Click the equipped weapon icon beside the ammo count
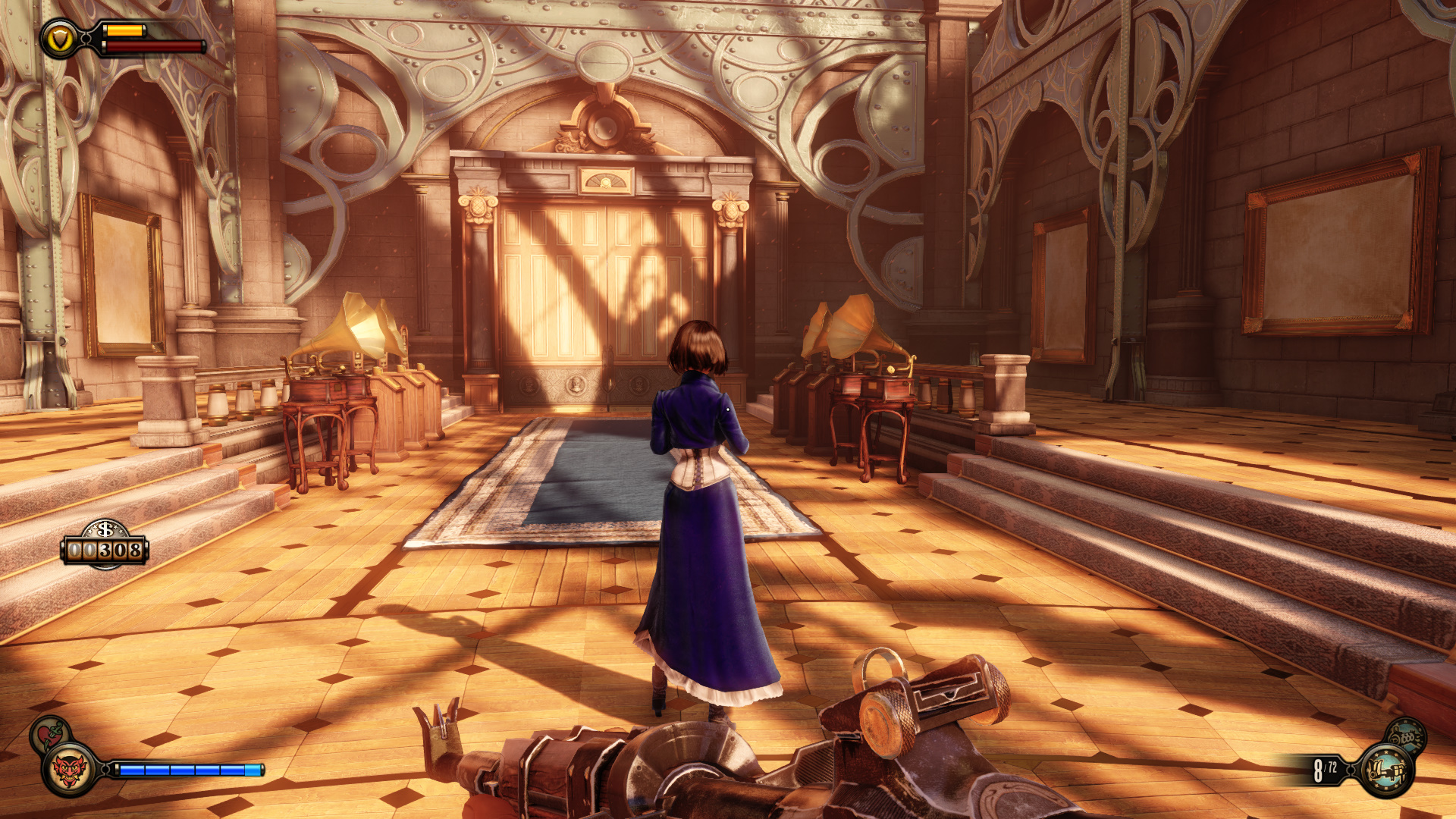Viewport: 1456px width, 819px height. [1386, 770]
